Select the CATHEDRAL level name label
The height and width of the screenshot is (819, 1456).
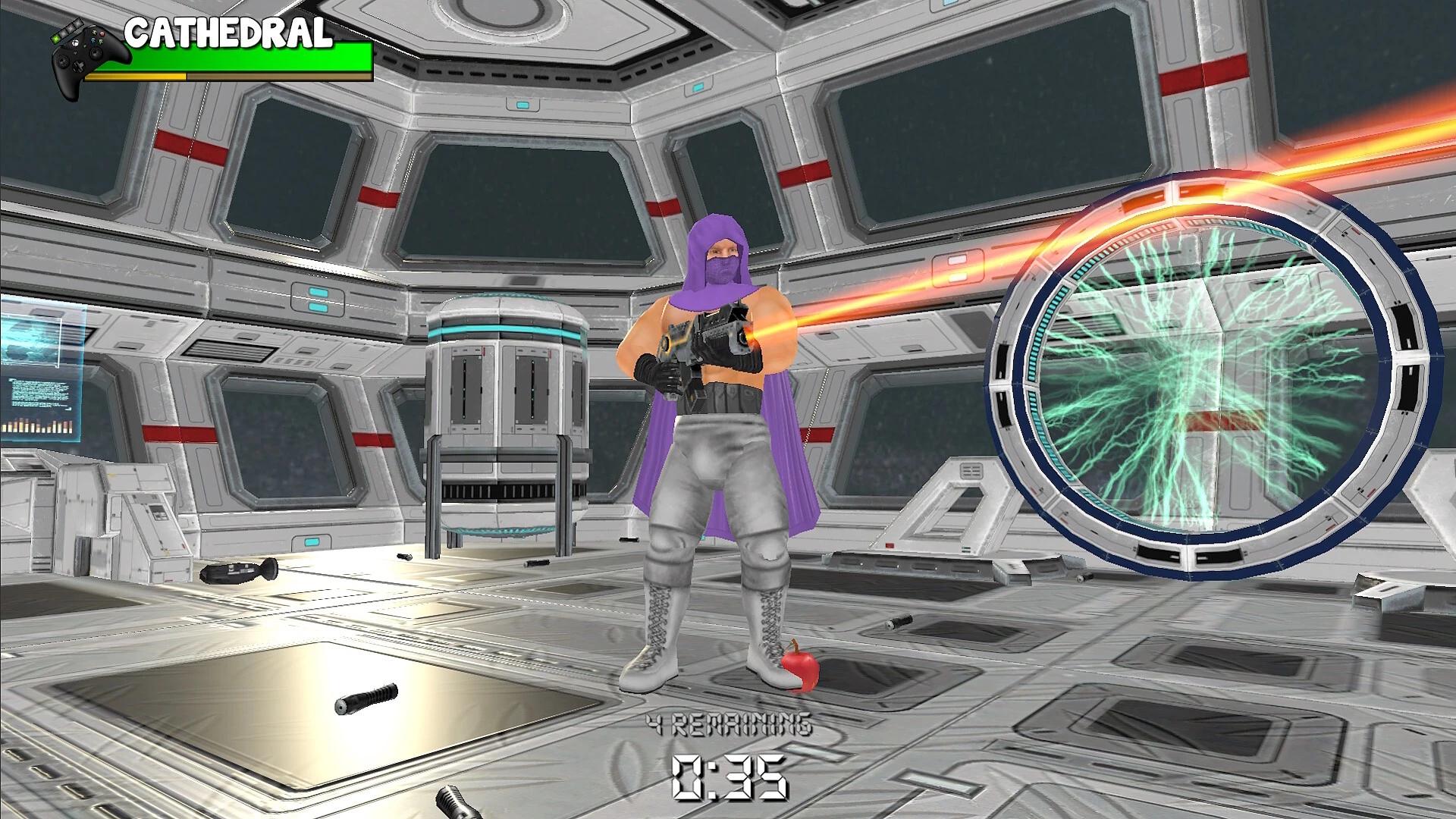(227, 34)
